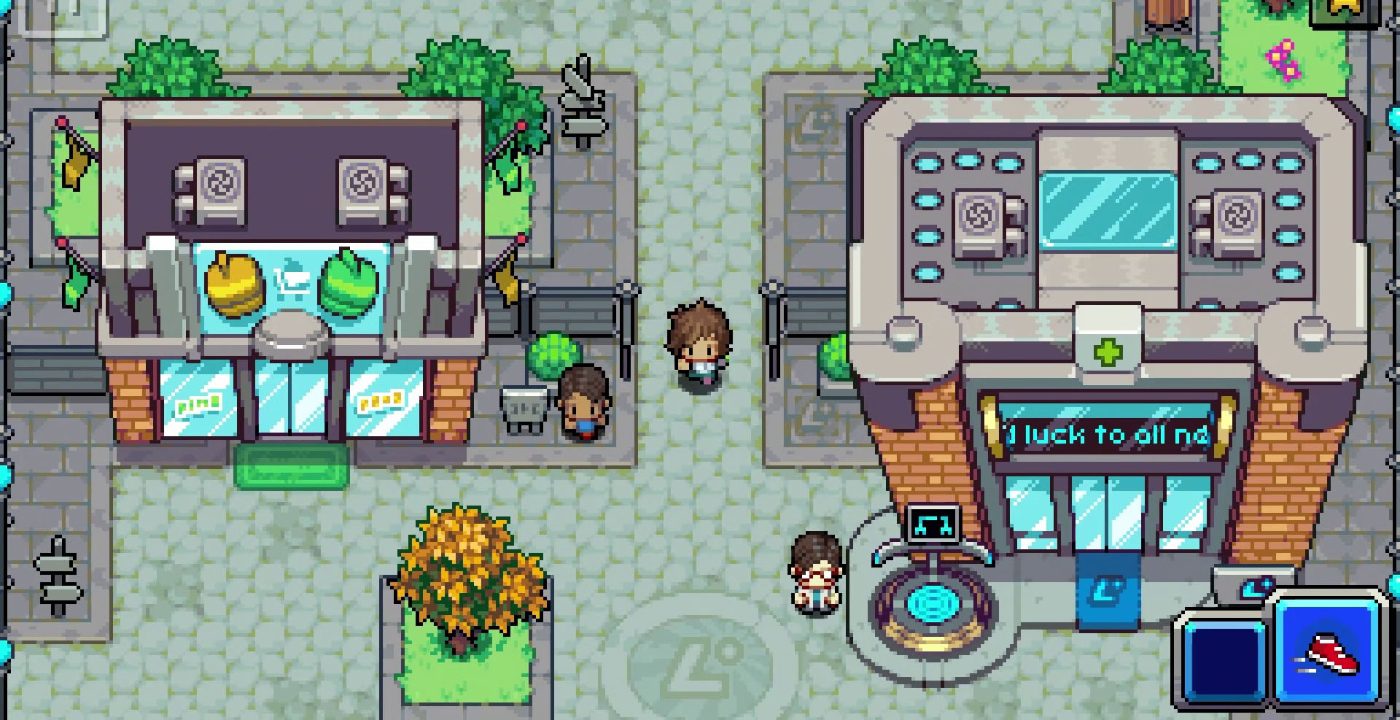
Task: Tap the yellow star icon in the top-right corner
Action: 1345,8
